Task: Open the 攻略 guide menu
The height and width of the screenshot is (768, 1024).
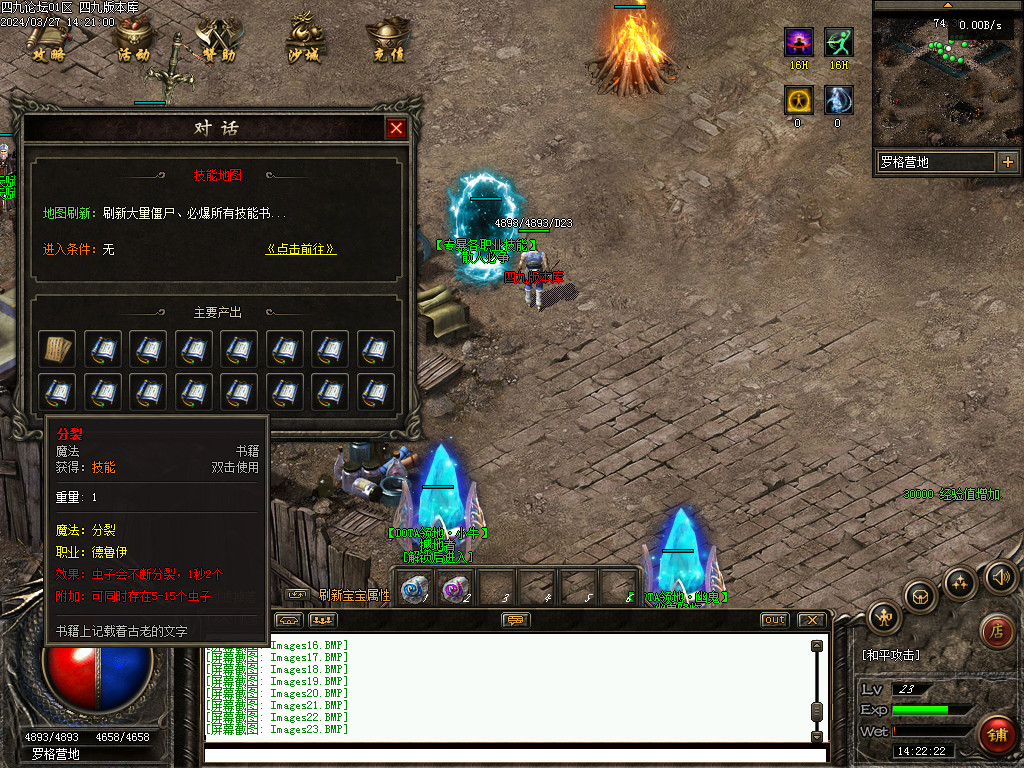Action: coord(48,41)
